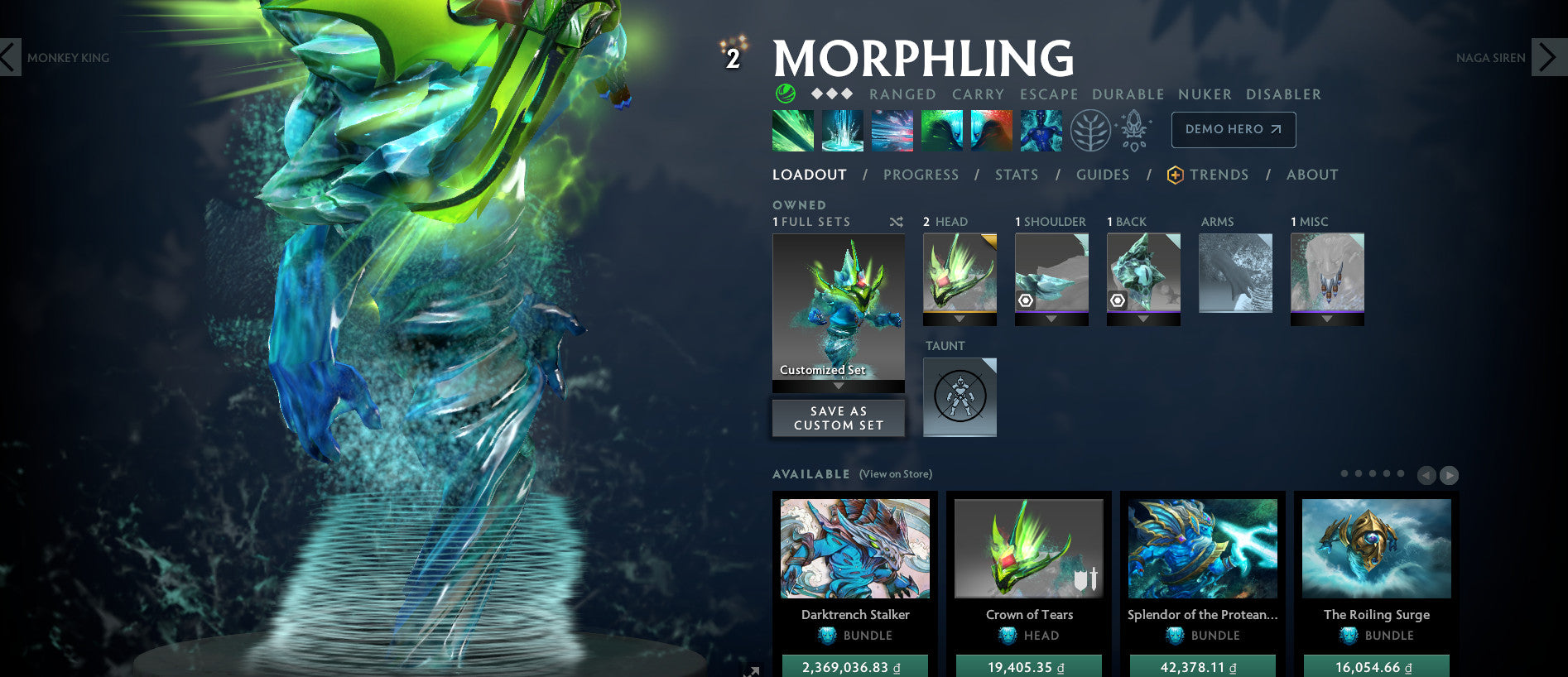Click the DEMO HERO button
Screen dimensions: 1568x677
(x=1233, y=130)
